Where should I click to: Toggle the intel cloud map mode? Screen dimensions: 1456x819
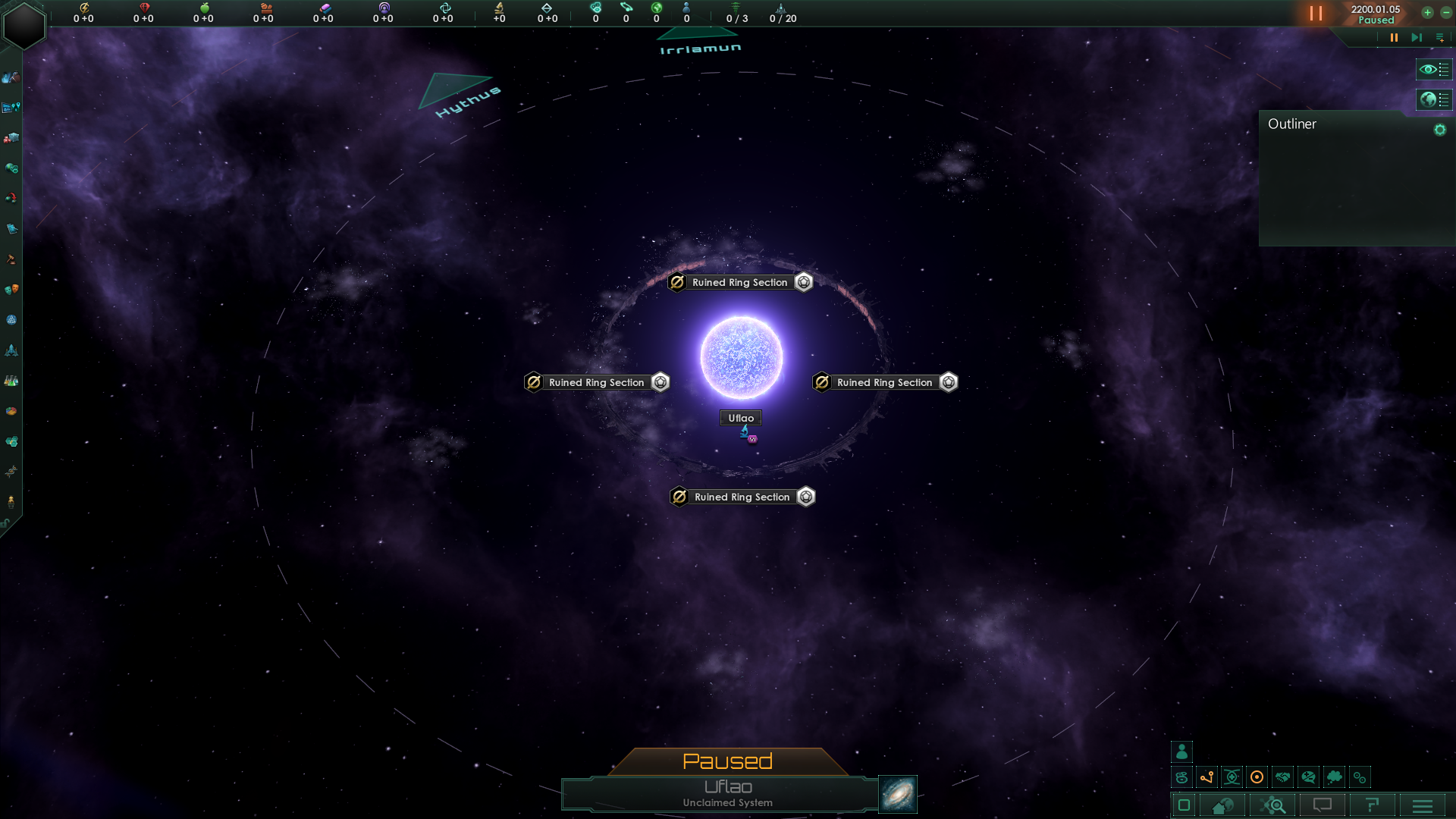[x=1333, y=777]
